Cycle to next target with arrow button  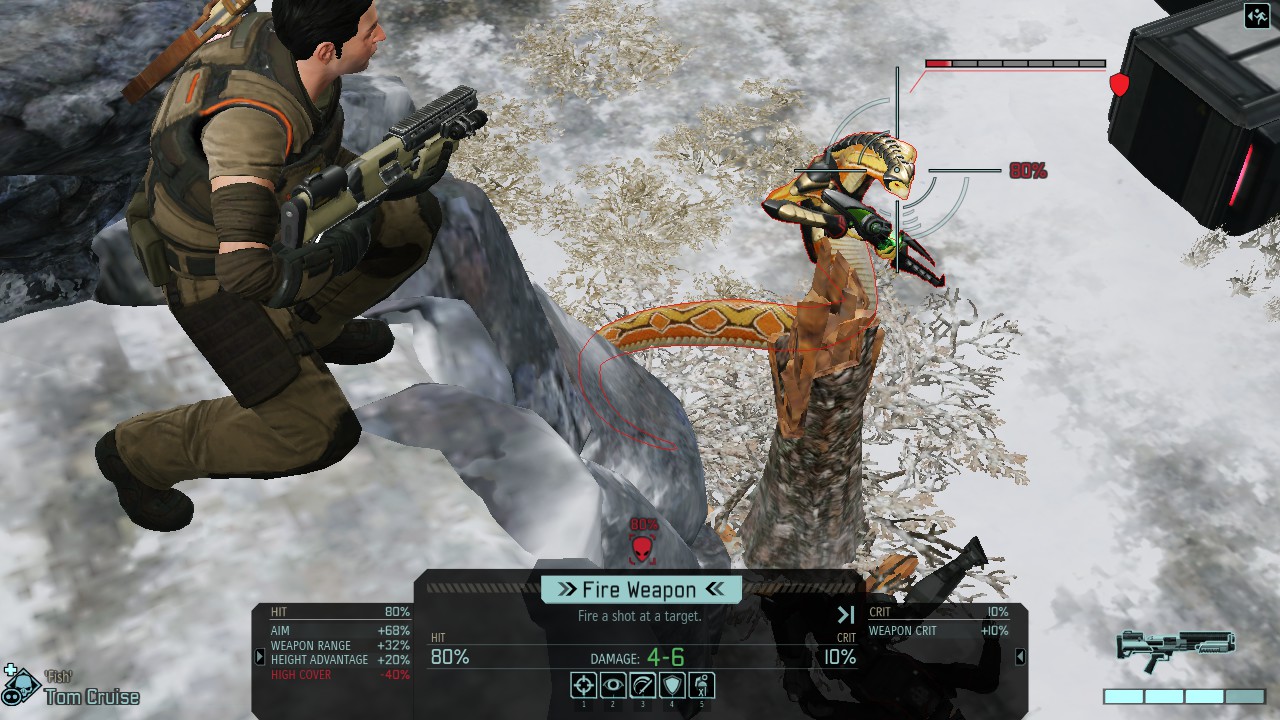coord(846,615)
